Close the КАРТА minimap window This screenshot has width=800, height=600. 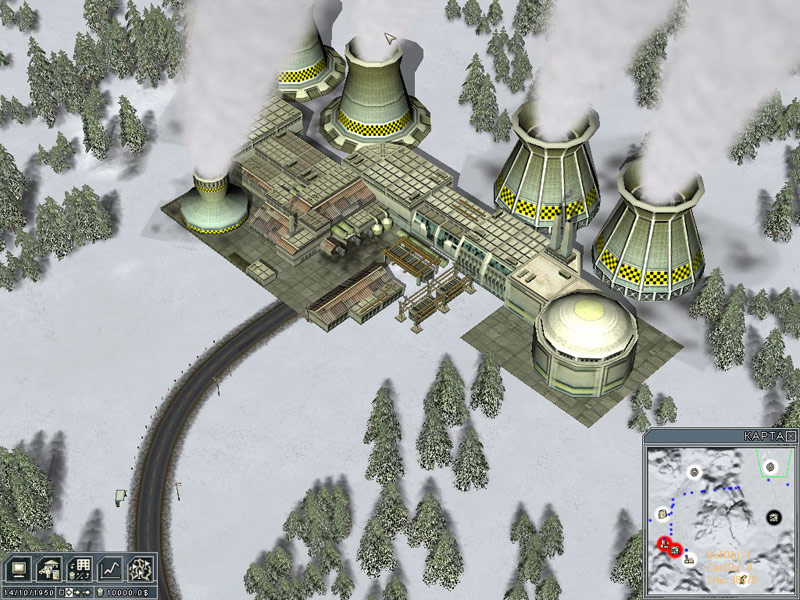pyautogui.click(x=791, y=437)
